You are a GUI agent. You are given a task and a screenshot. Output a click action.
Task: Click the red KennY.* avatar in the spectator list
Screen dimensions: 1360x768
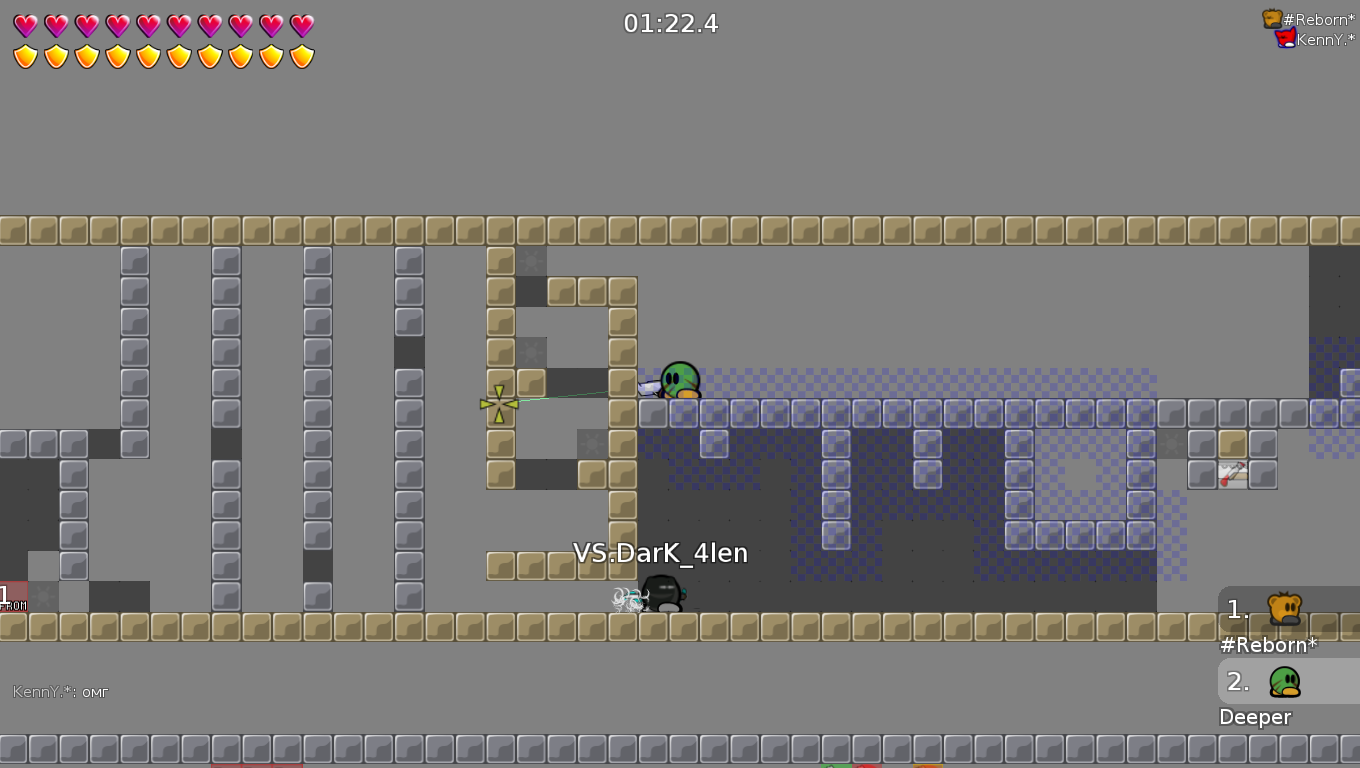1283,39
